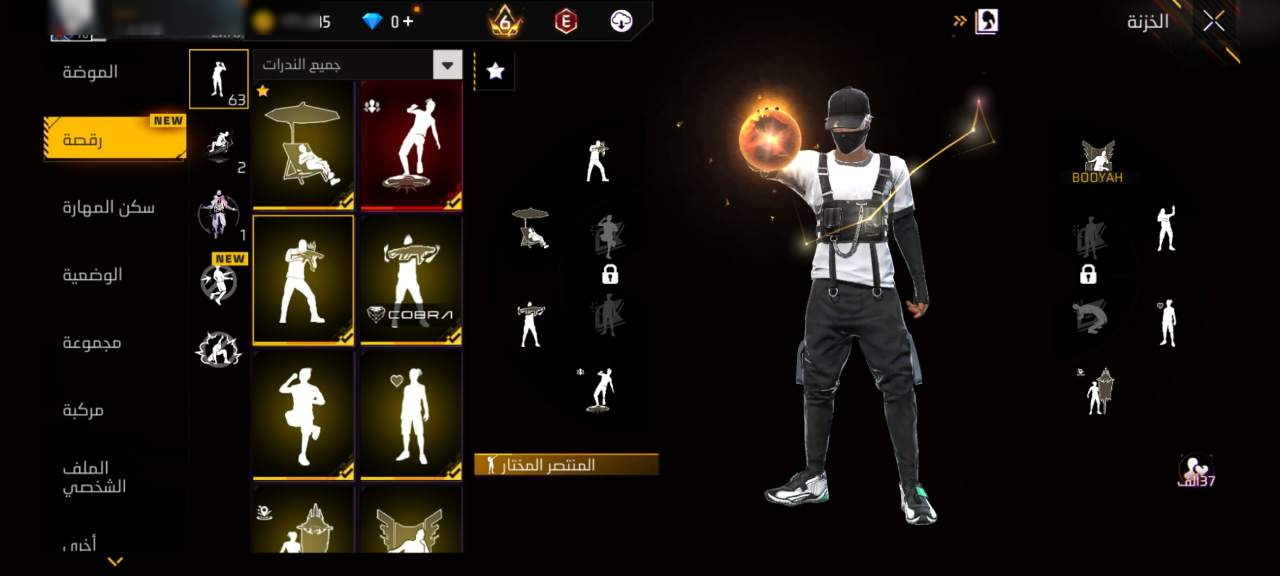
Task: Toggle the star favorites filter
Action: tap(495, 70)
